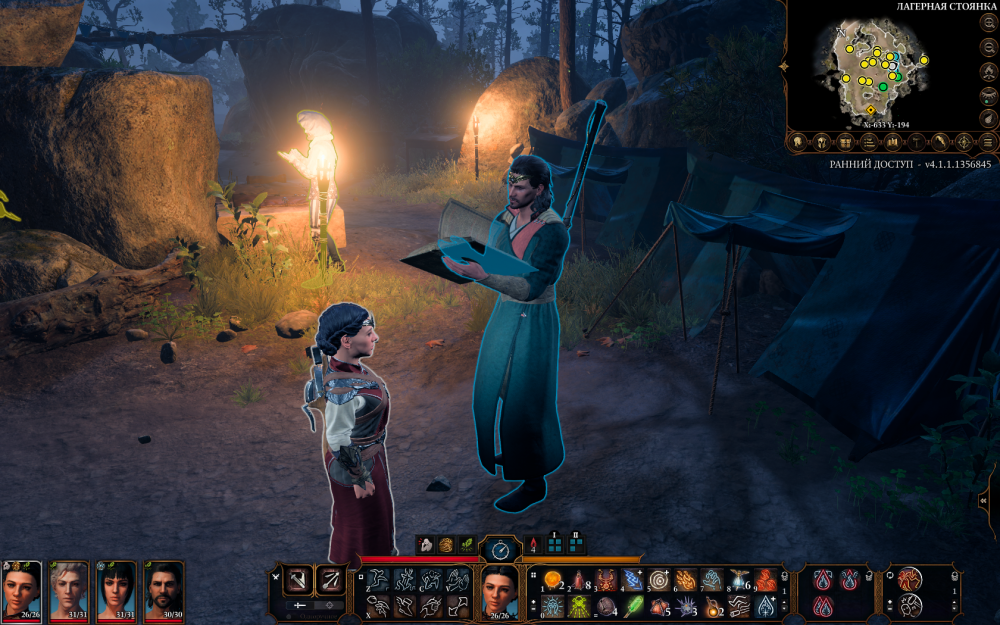Click the minimap's zoom-in magnifier button
Image resolution: width=1000 pixels, height=625 pixels.
point(988,23)
